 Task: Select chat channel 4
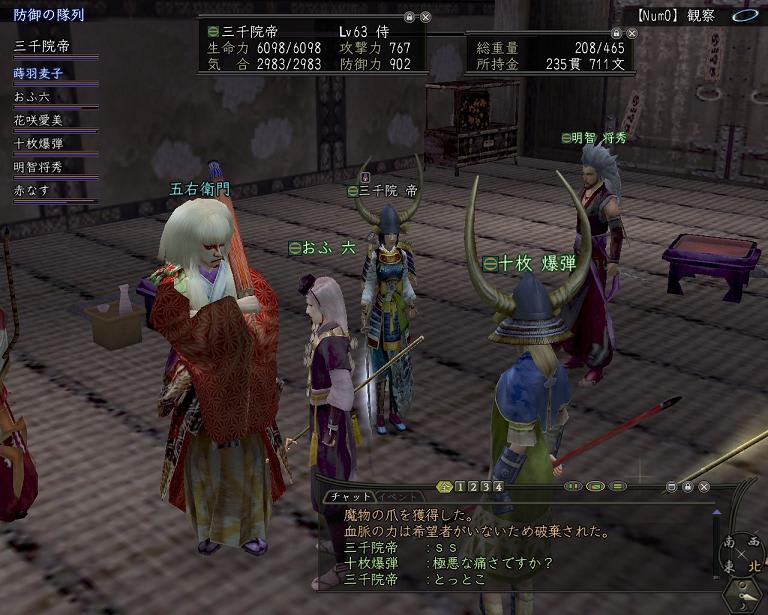[497, 487]
